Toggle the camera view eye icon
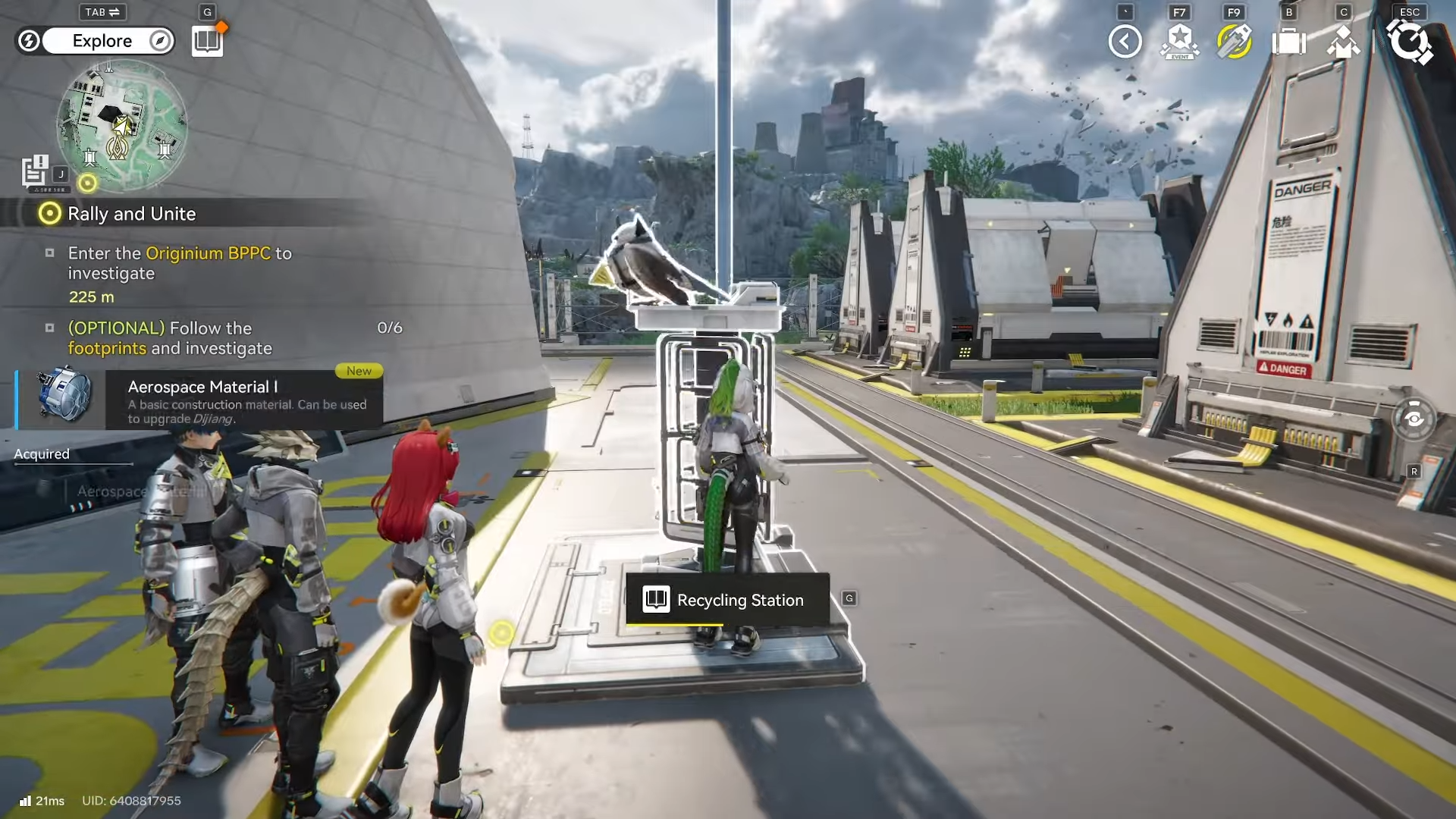This screenshot has width=1456, height=819. (1414, 419)
